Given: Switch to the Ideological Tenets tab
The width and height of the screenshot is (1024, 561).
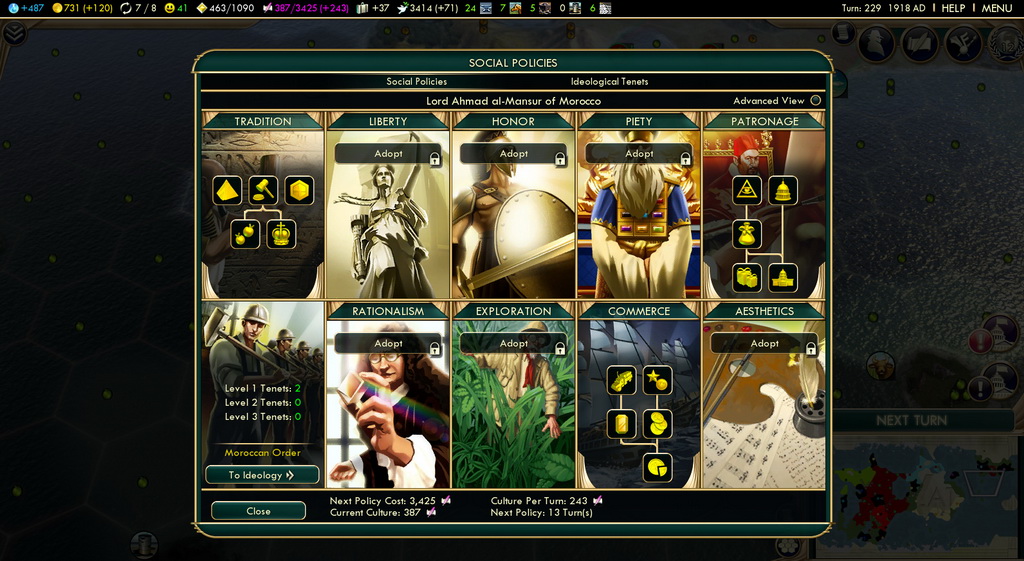Looking at the screenshot, I should pos(609,82).
